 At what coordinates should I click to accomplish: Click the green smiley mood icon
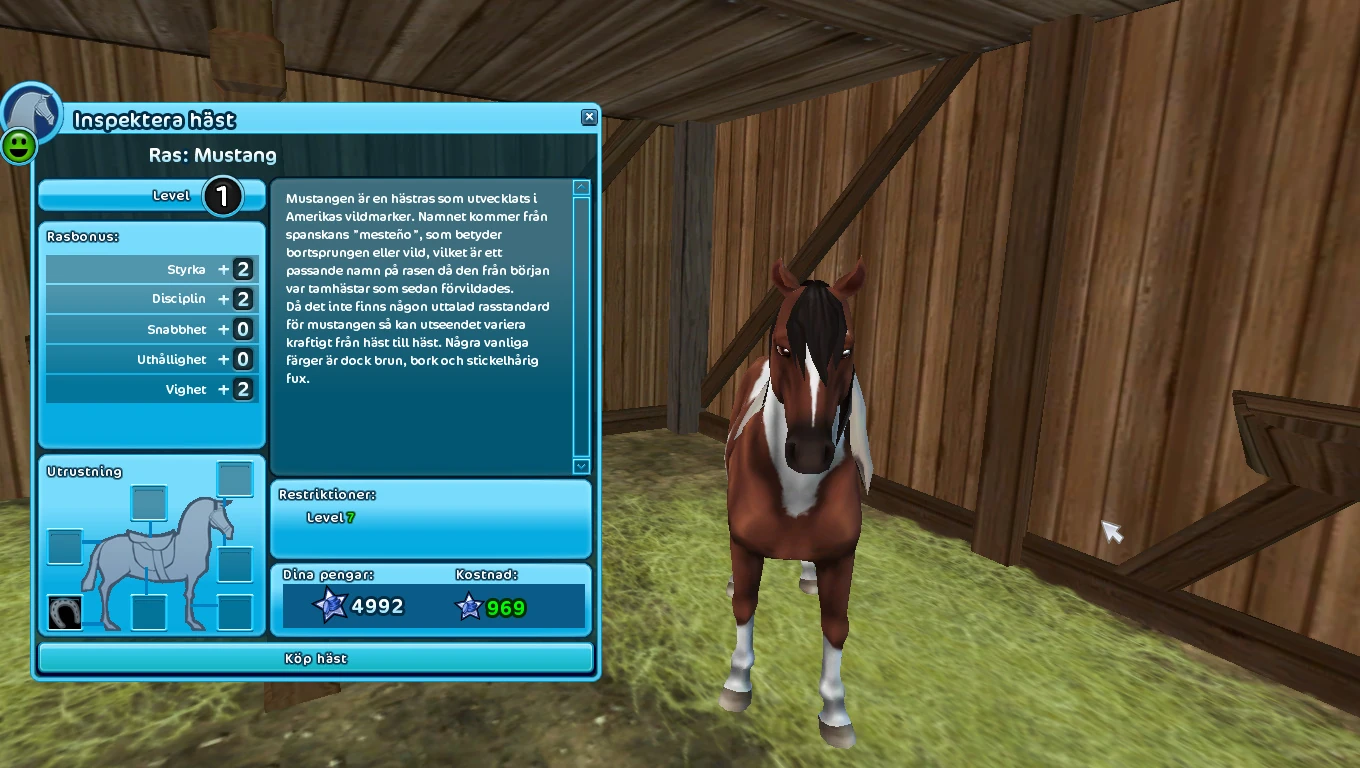point(18,146)
